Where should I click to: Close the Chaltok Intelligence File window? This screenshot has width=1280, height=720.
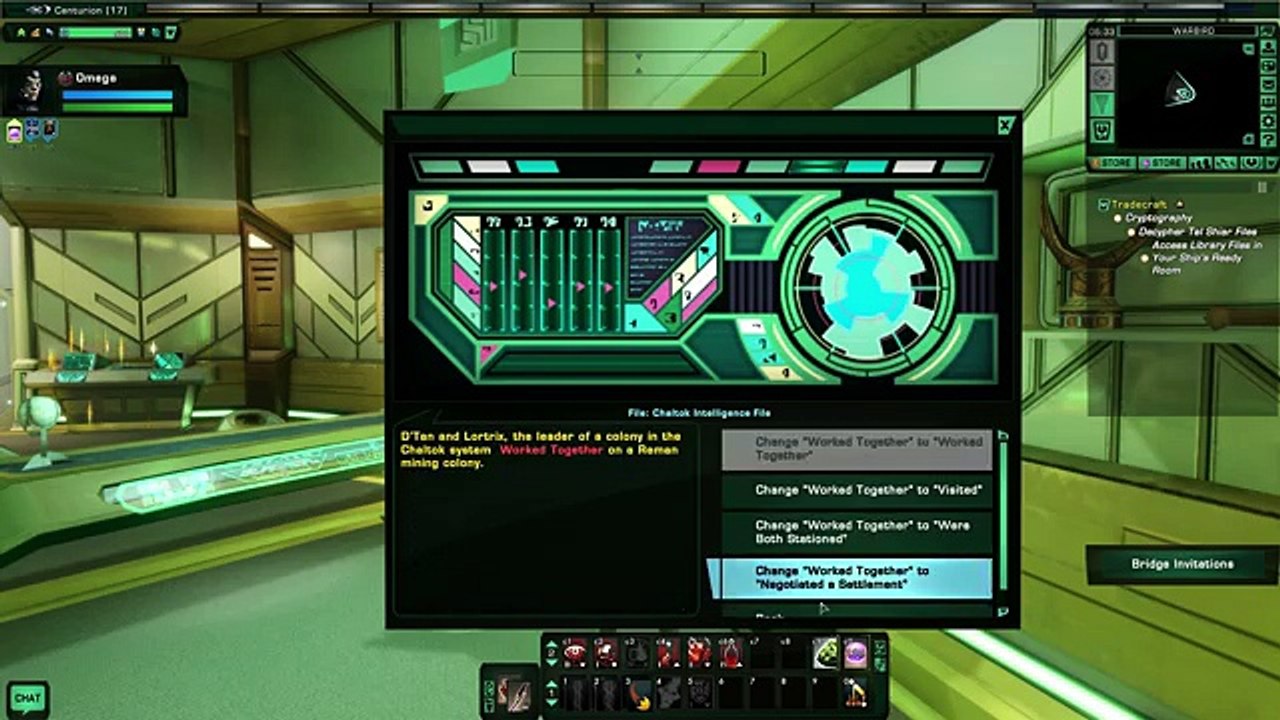[1005, 126]
